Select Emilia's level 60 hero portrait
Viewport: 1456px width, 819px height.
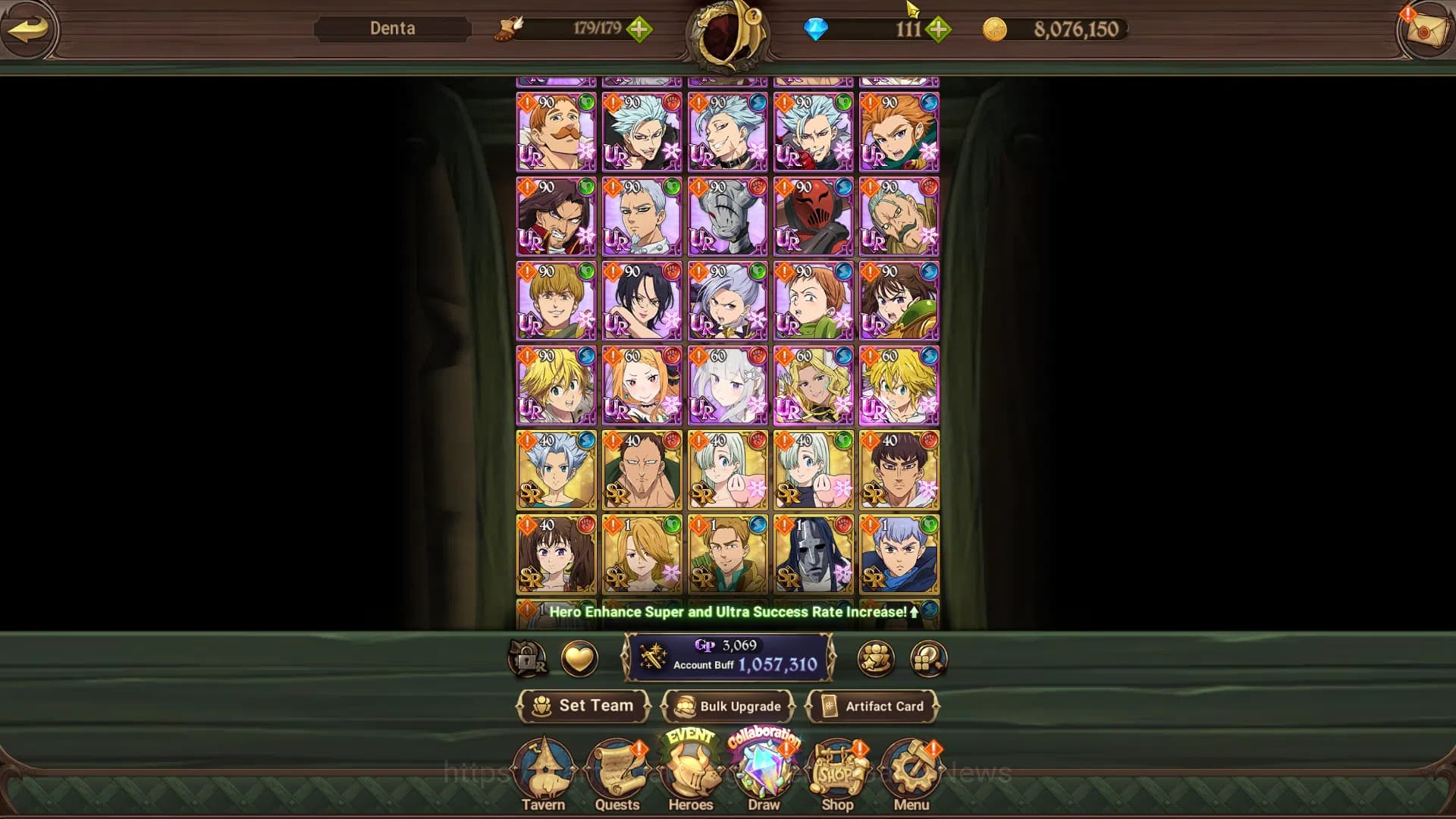[x=726, y=385]
